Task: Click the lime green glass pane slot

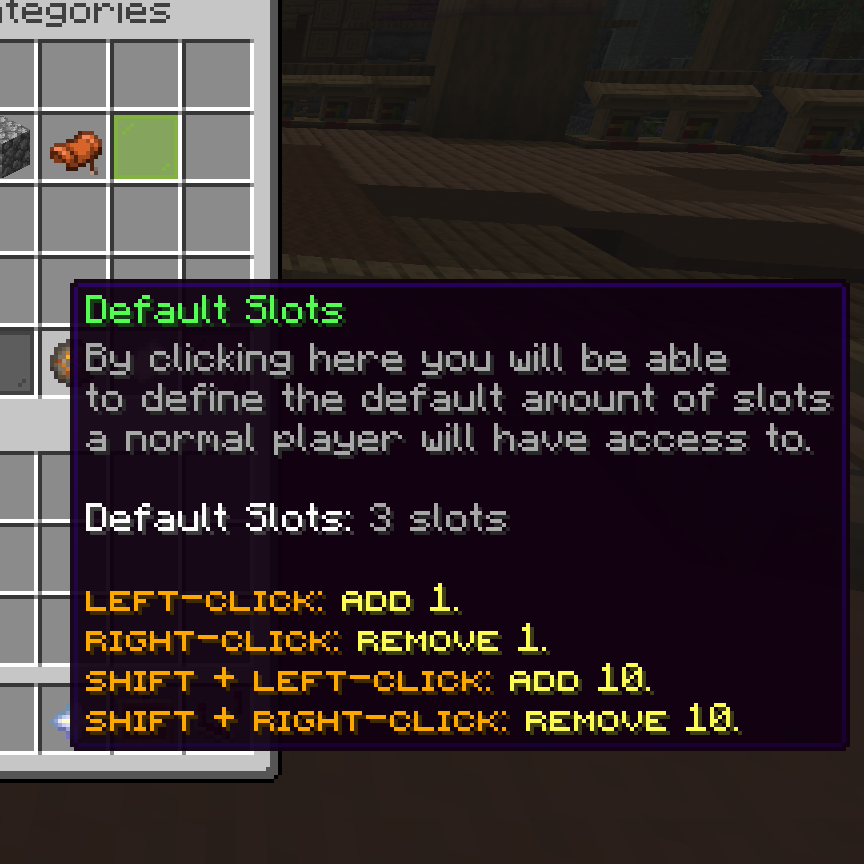Action: (x=146, y=148)
